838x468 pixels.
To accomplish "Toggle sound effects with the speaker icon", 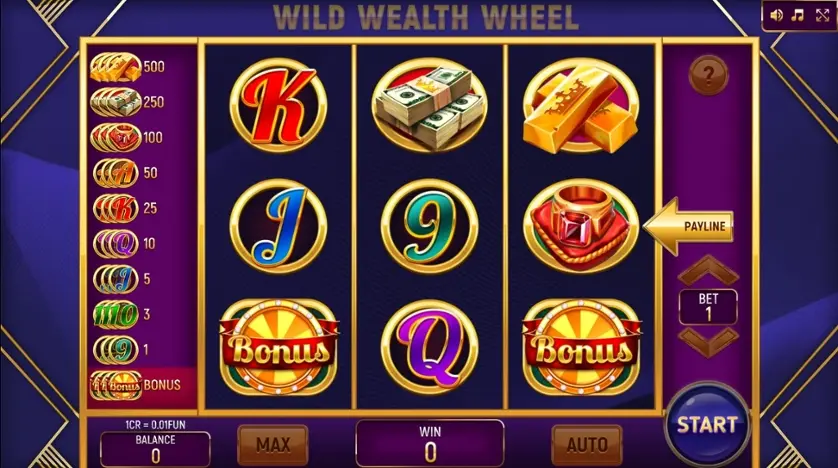I will click(x=776, y=15).
